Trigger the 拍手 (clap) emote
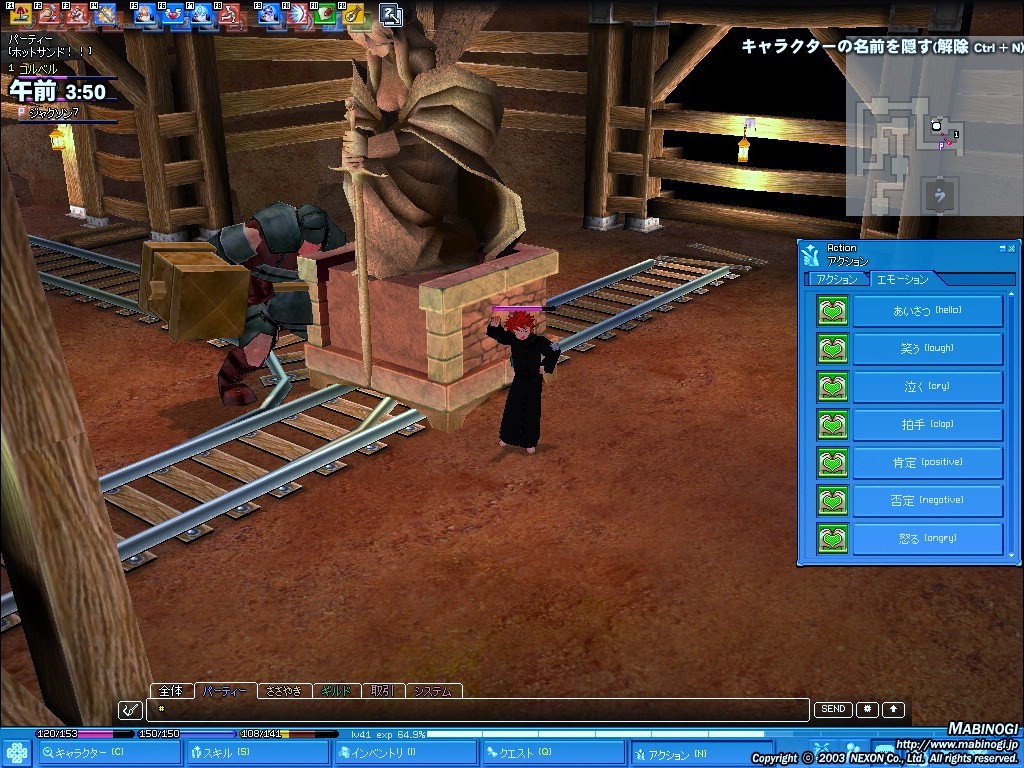 (x=927, y=425)
